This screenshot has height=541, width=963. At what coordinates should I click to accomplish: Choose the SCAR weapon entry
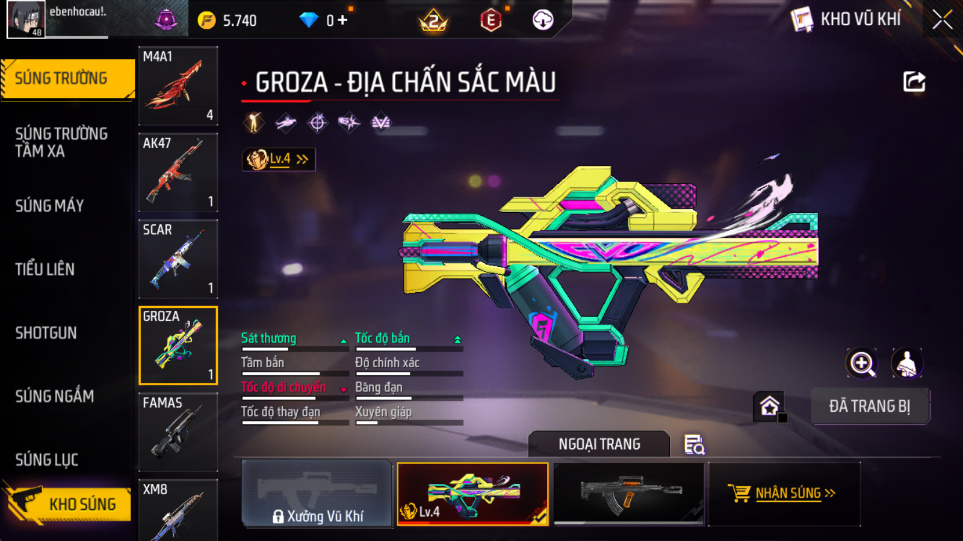pos(178,259)
